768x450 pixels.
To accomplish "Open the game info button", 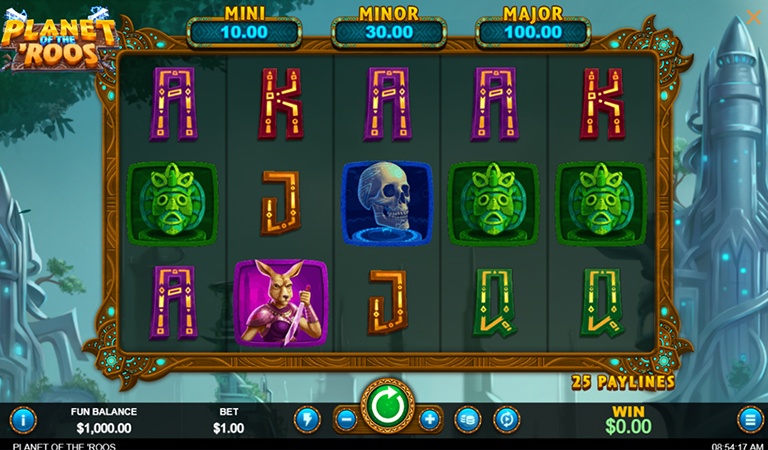I will tap(22, 419).
